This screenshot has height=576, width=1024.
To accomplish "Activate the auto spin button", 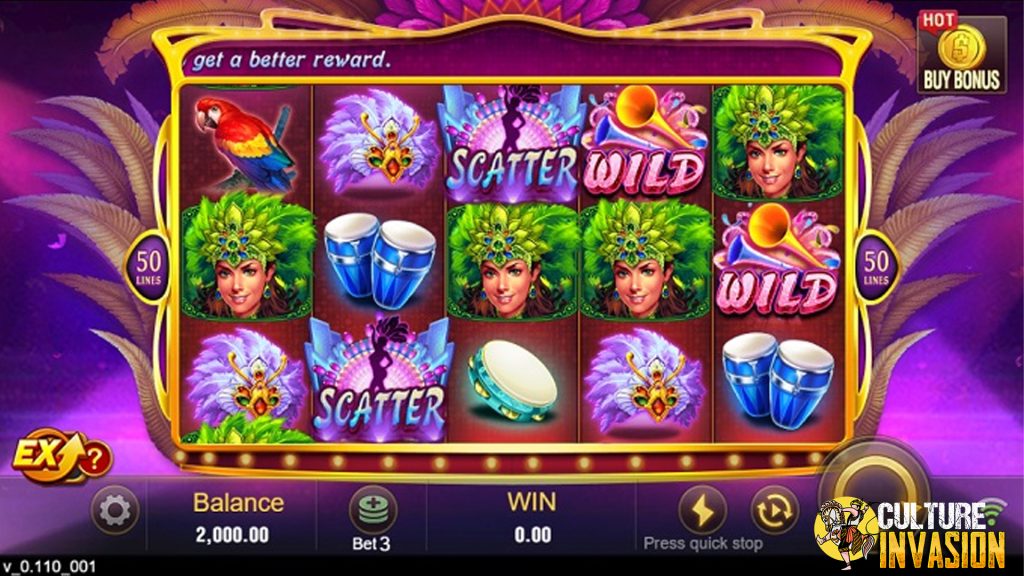I will (773, 511).
